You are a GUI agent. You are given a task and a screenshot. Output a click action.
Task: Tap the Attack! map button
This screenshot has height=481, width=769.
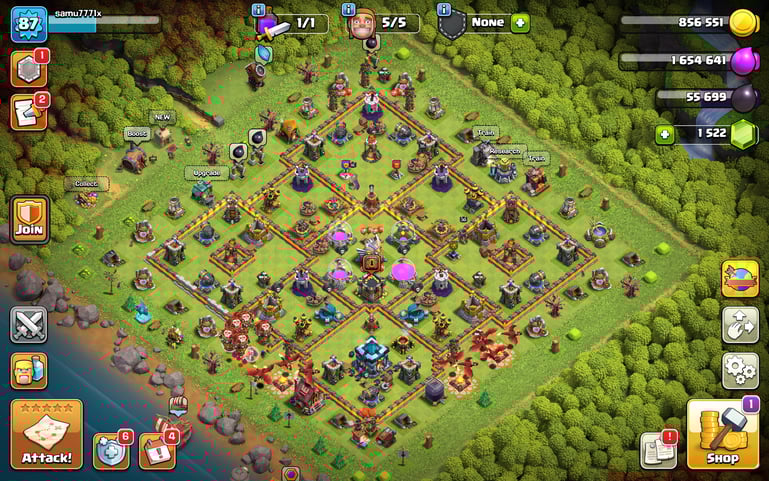pos(46,435)
